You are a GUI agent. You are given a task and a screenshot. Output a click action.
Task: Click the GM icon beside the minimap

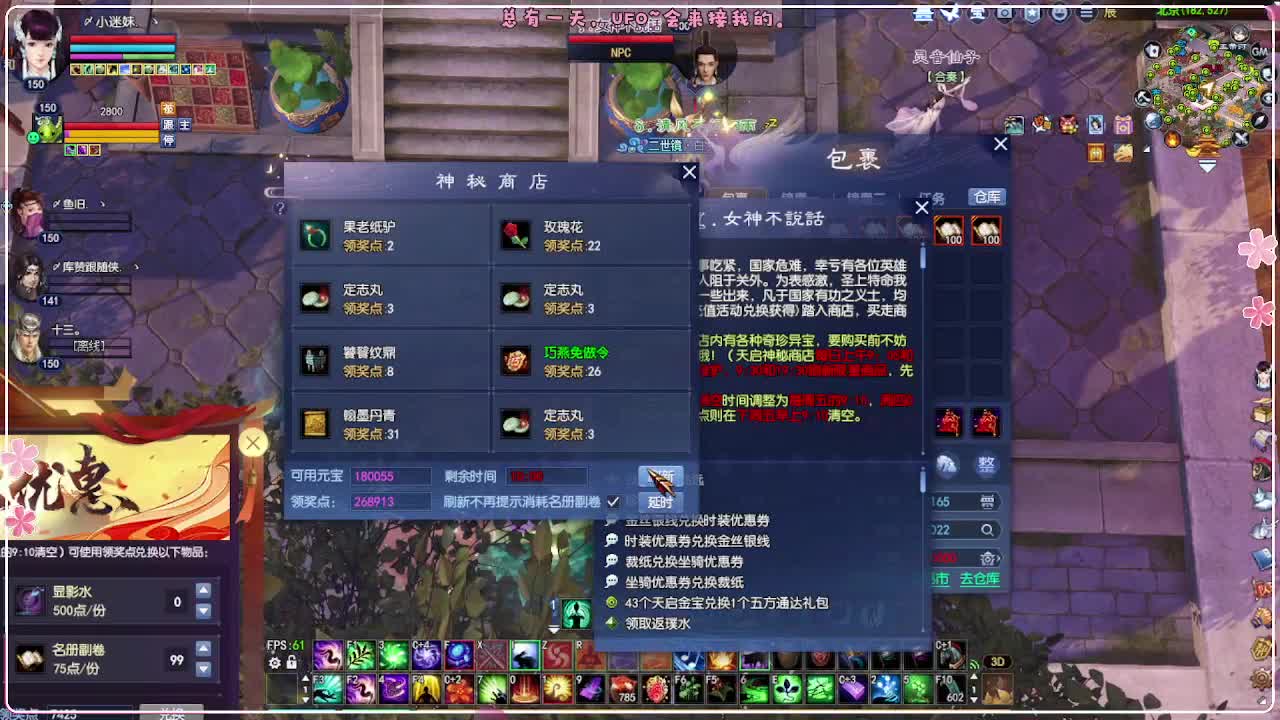click(1258, 51)
